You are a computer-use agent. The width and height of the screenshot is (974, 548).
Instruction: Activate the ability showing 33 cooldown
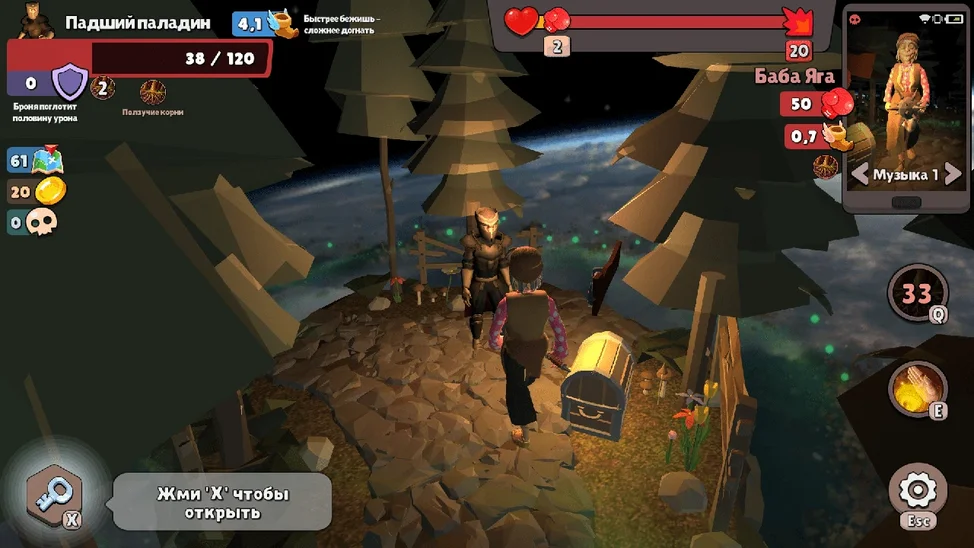pyautogui.click(x=917, y=293)
